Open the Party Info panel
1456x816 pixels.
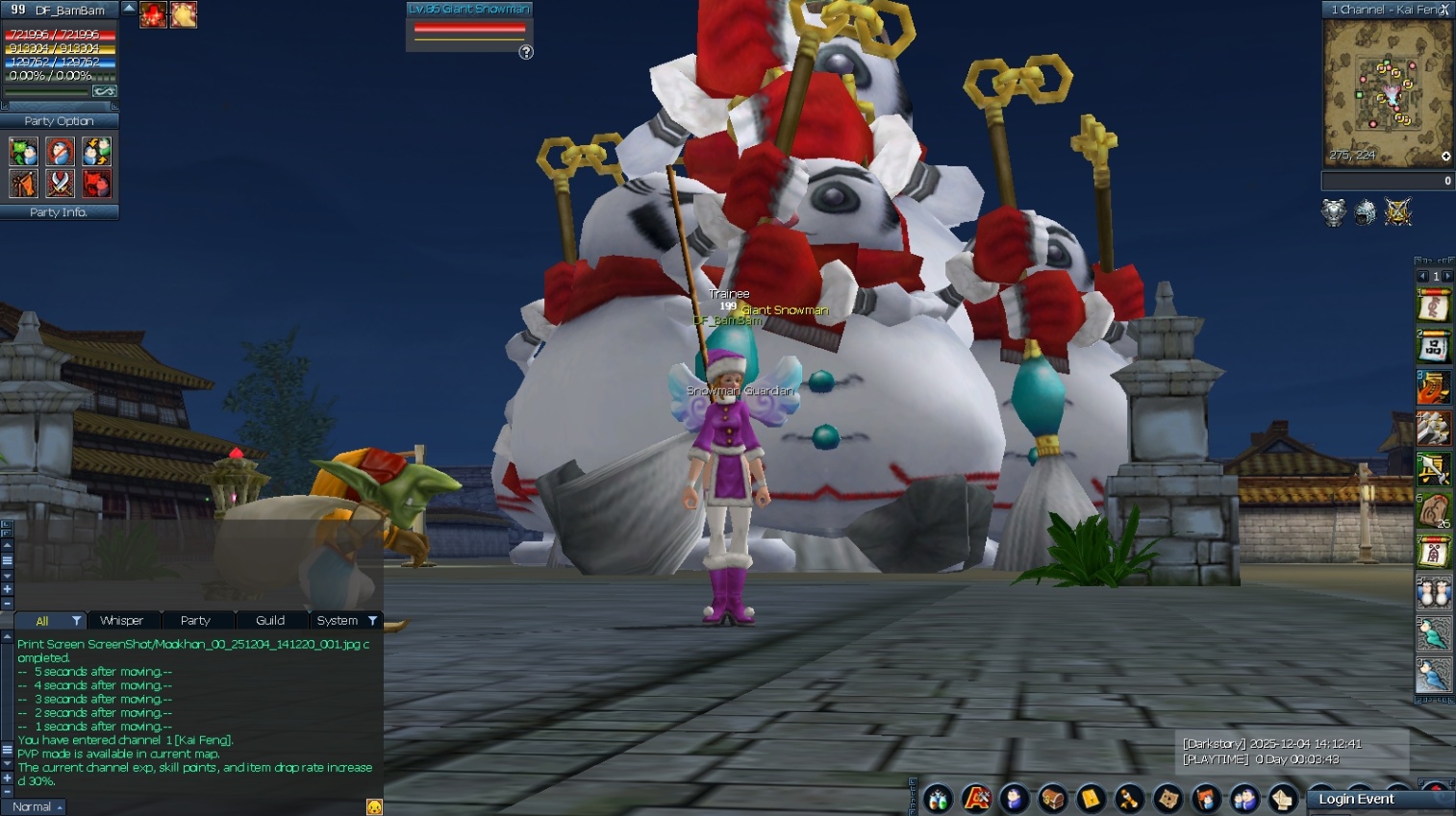pos(59,212)
